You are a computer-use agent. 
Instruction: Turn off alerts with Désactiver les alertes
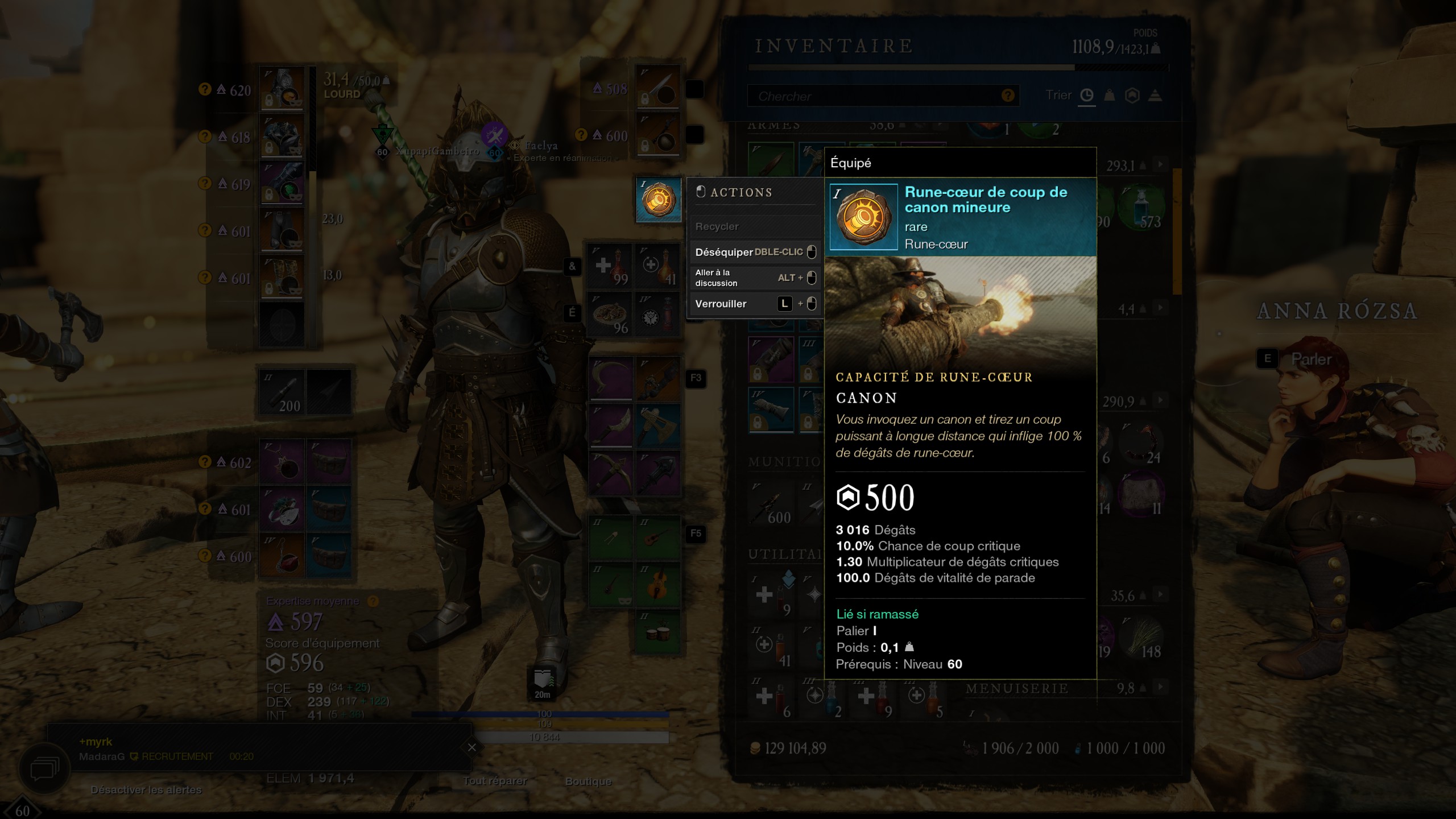point(146,790)
